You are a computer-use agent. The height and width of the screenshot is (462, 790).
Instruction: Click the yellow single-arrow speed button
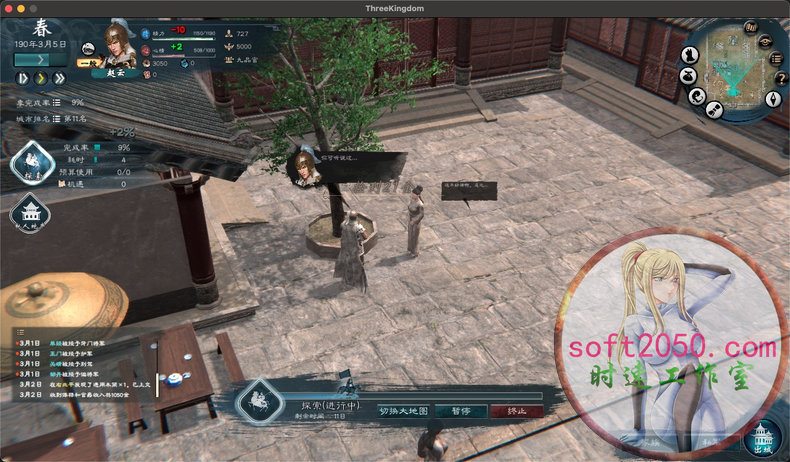[x=41, y=77]
